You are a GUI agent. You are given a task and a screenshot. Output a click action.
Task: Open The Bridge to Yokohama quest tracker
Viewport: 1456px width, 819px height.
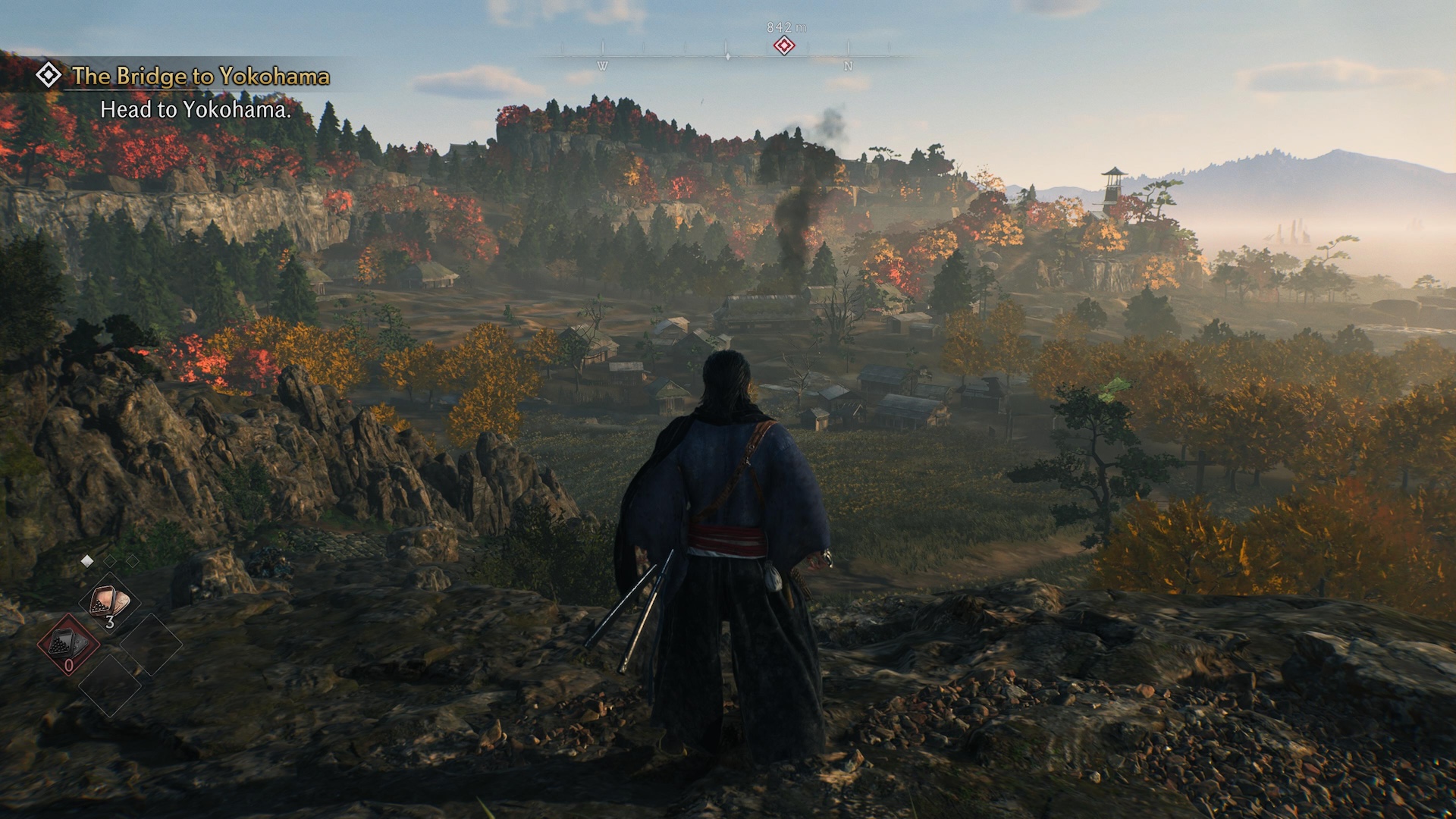coord(200,76)
